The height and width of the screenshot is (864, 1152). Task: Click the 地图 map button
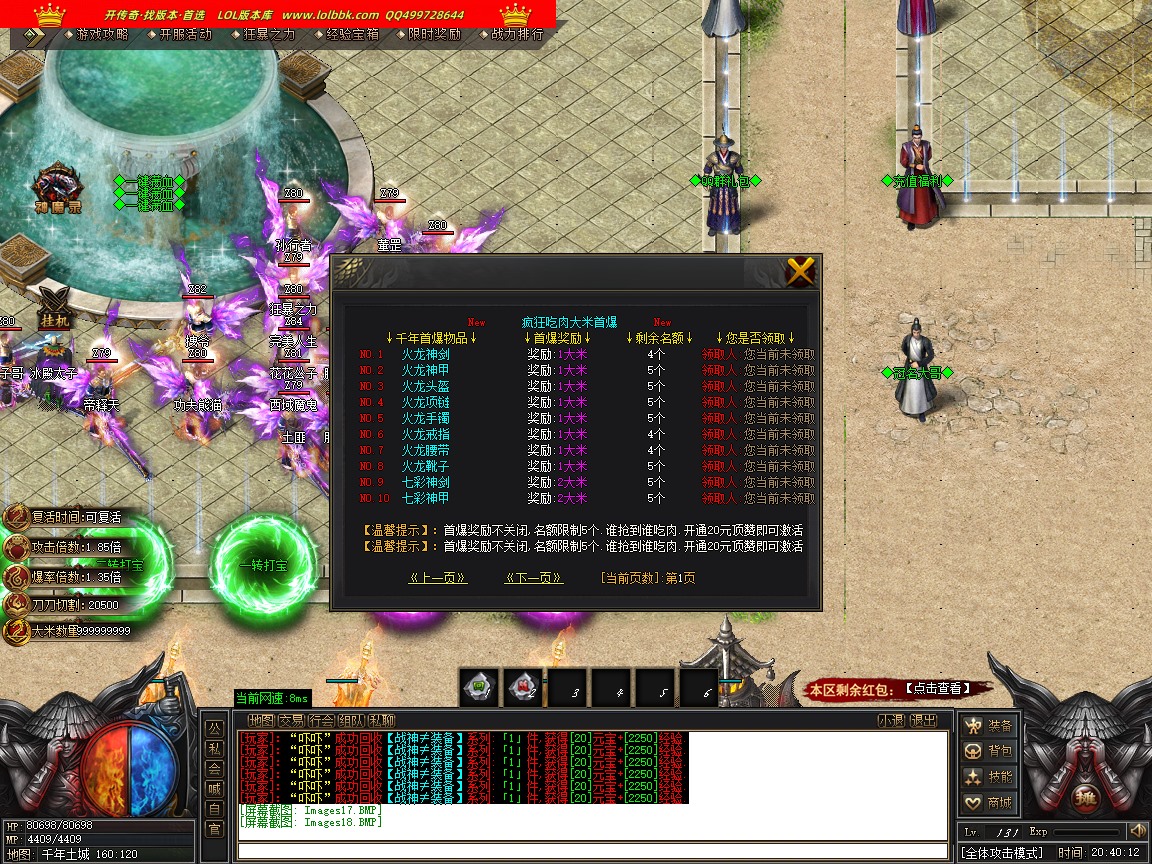click(x=261, y=720)
